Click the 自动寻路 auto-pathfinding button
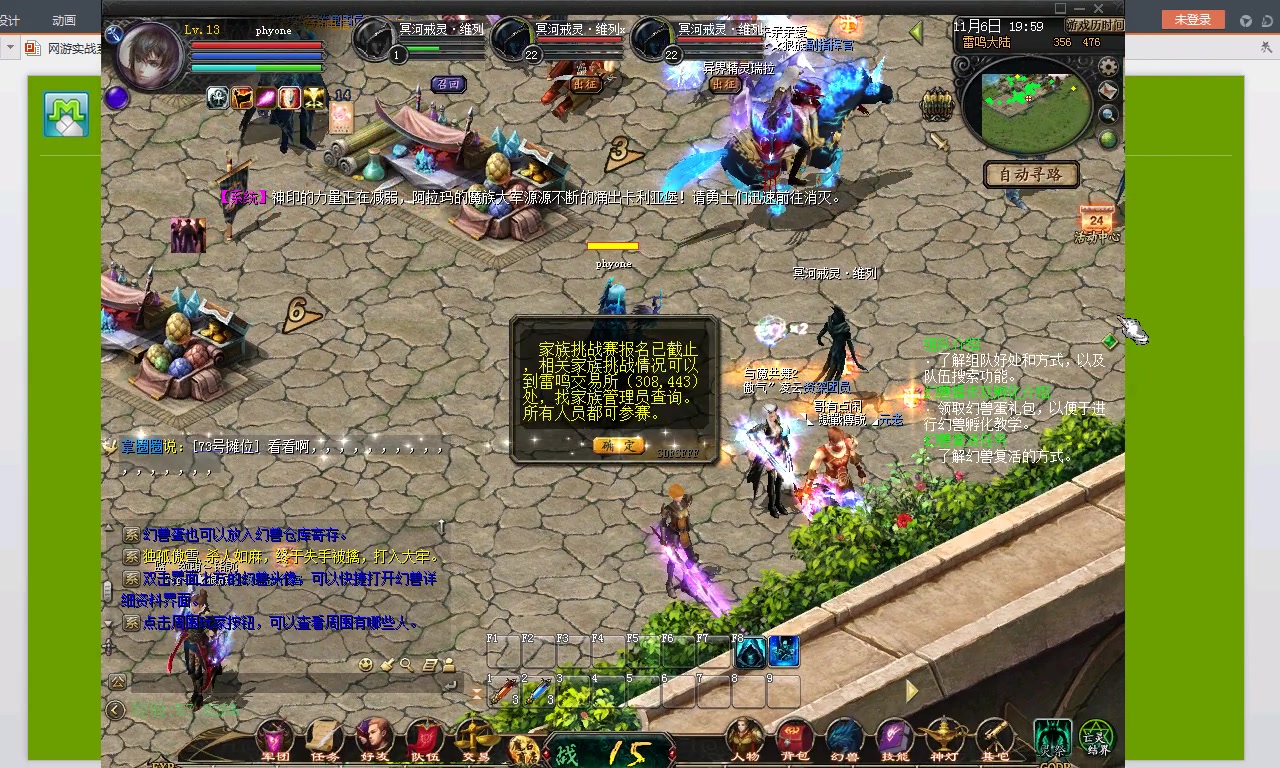The width and height of the screenshot is (1280, 768). [1030, 175]
